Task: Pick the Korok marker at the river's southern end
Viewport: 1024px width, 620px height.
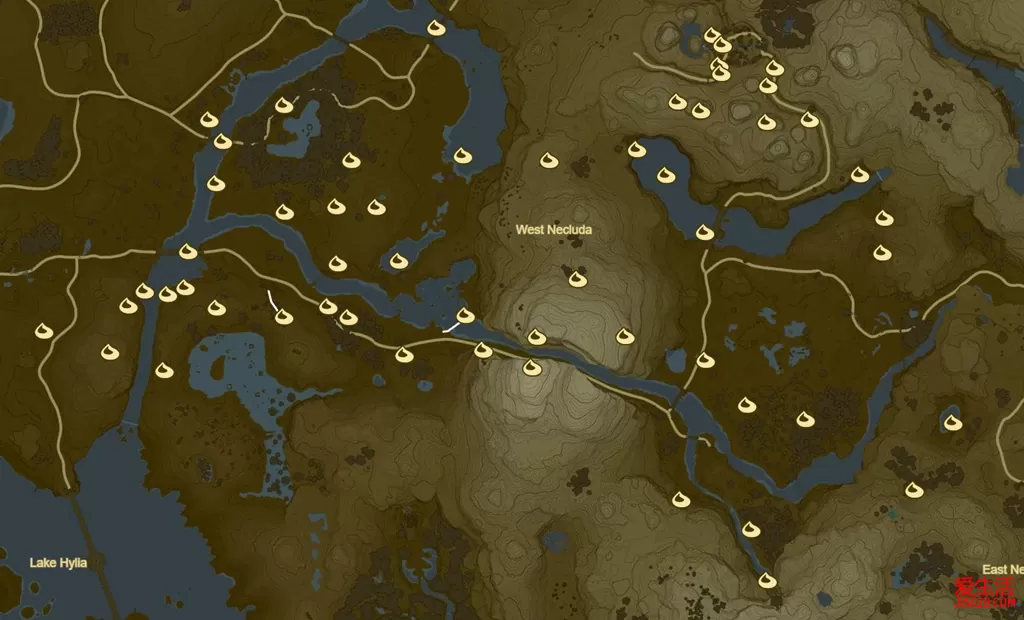Action: click(768, 580)
